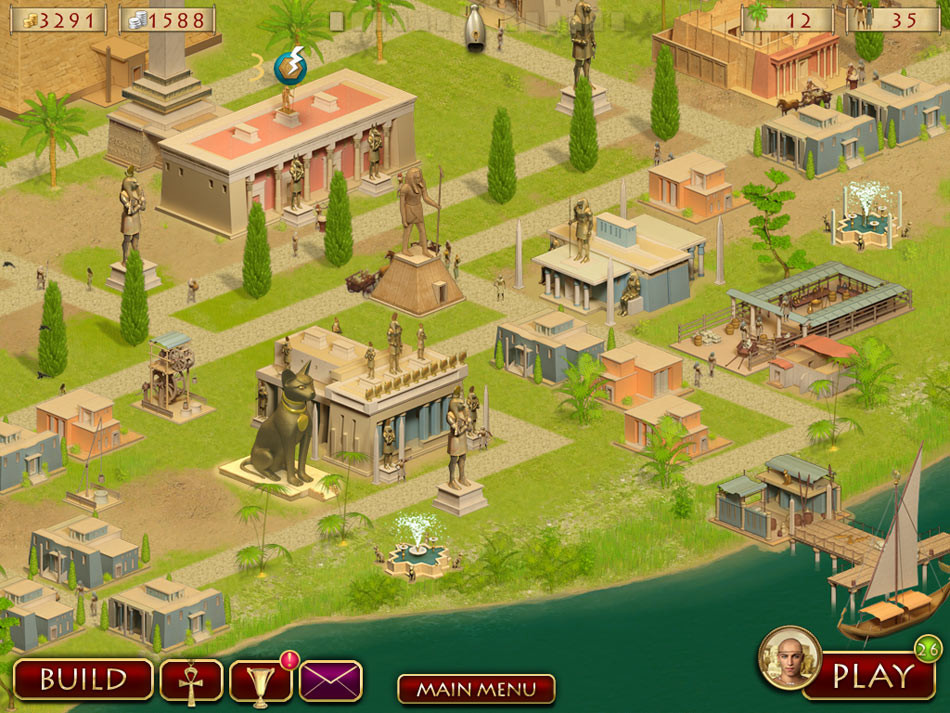This screenshot has width=950, height=713.
Task: Select the pharaoh character portrait
Action: 789,658
